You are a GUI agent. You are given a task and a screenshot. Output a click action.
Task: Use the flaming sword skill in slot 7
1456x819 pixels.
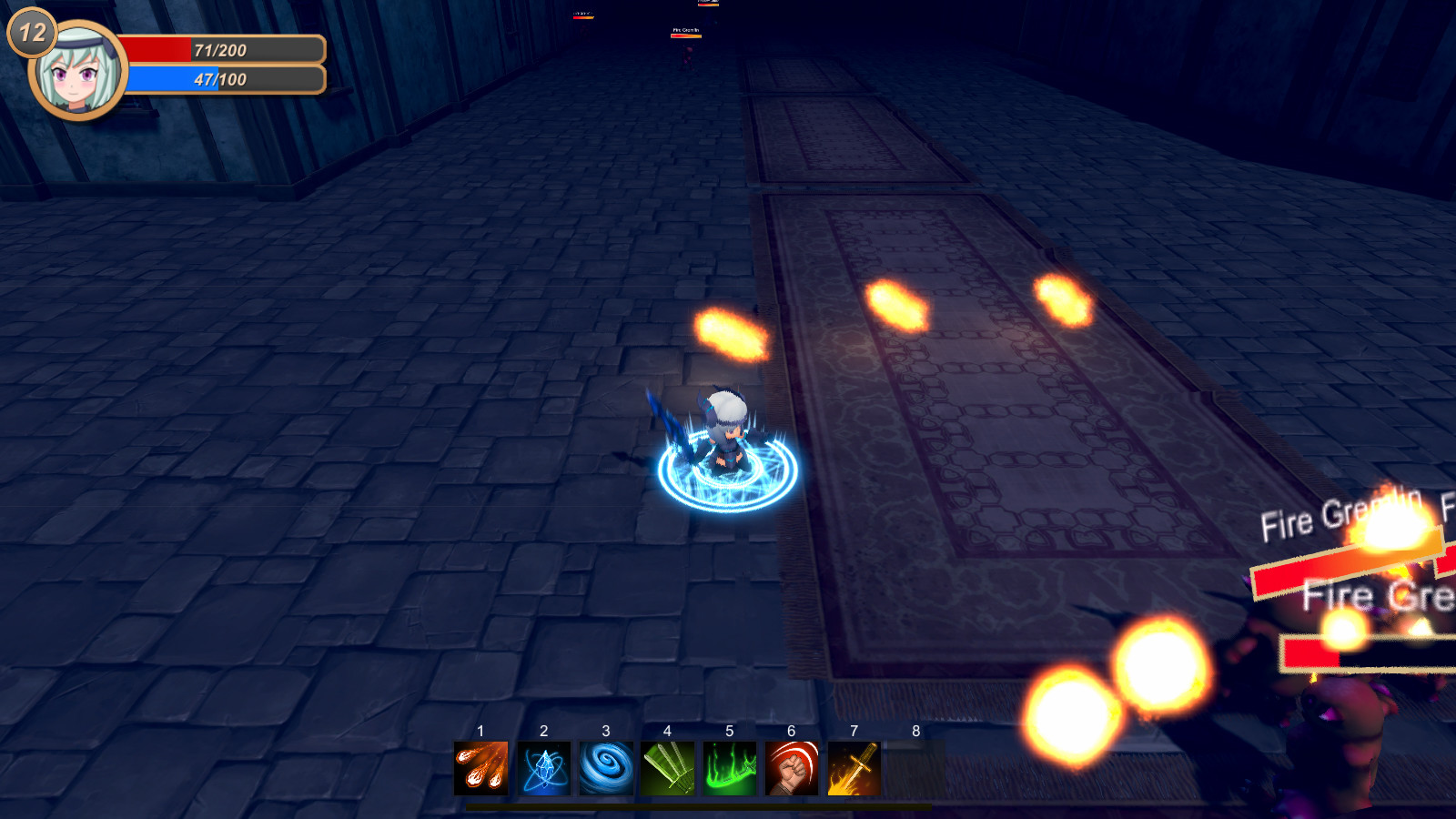854,769
